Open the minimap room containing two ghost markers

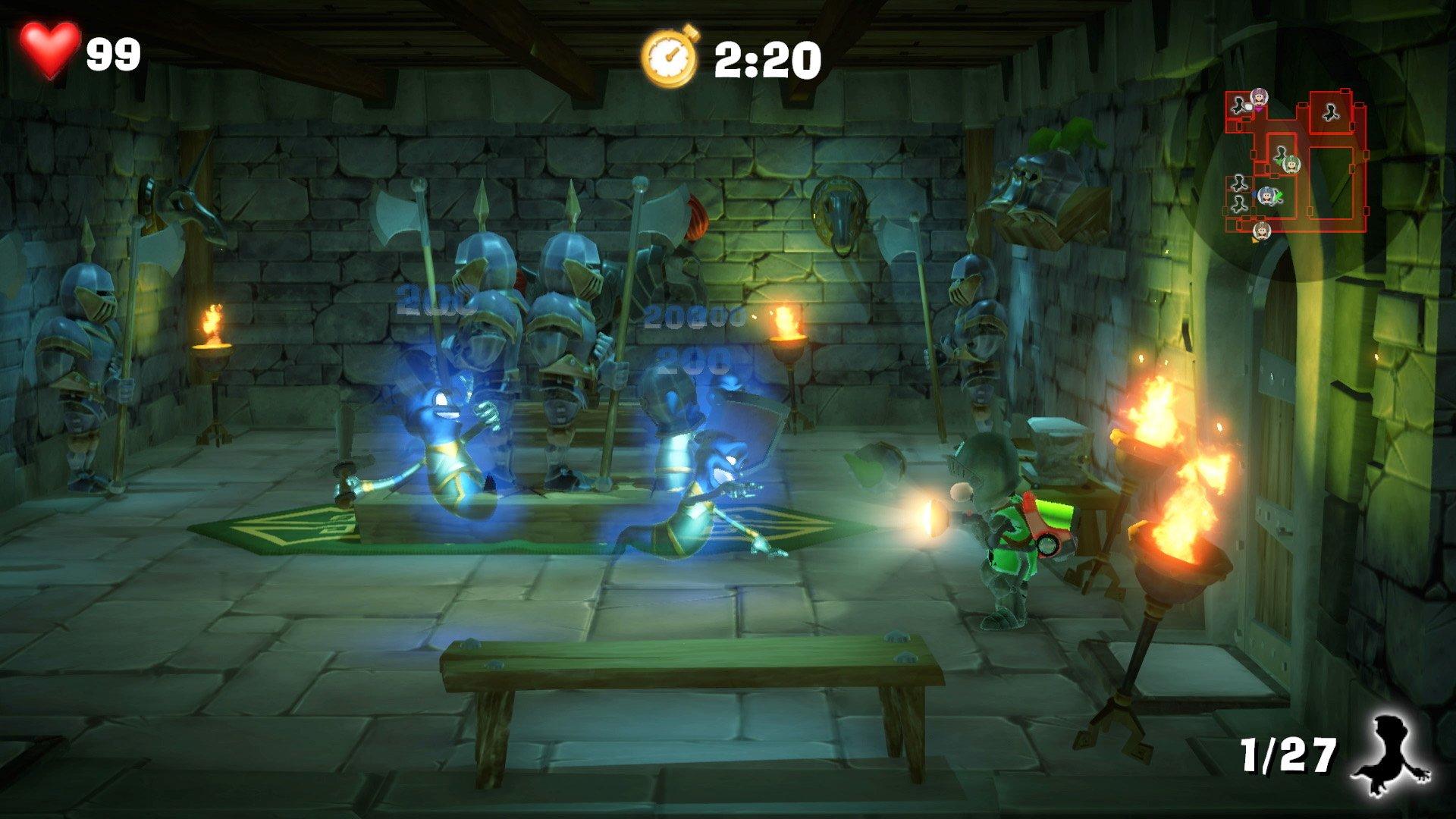1239,195
